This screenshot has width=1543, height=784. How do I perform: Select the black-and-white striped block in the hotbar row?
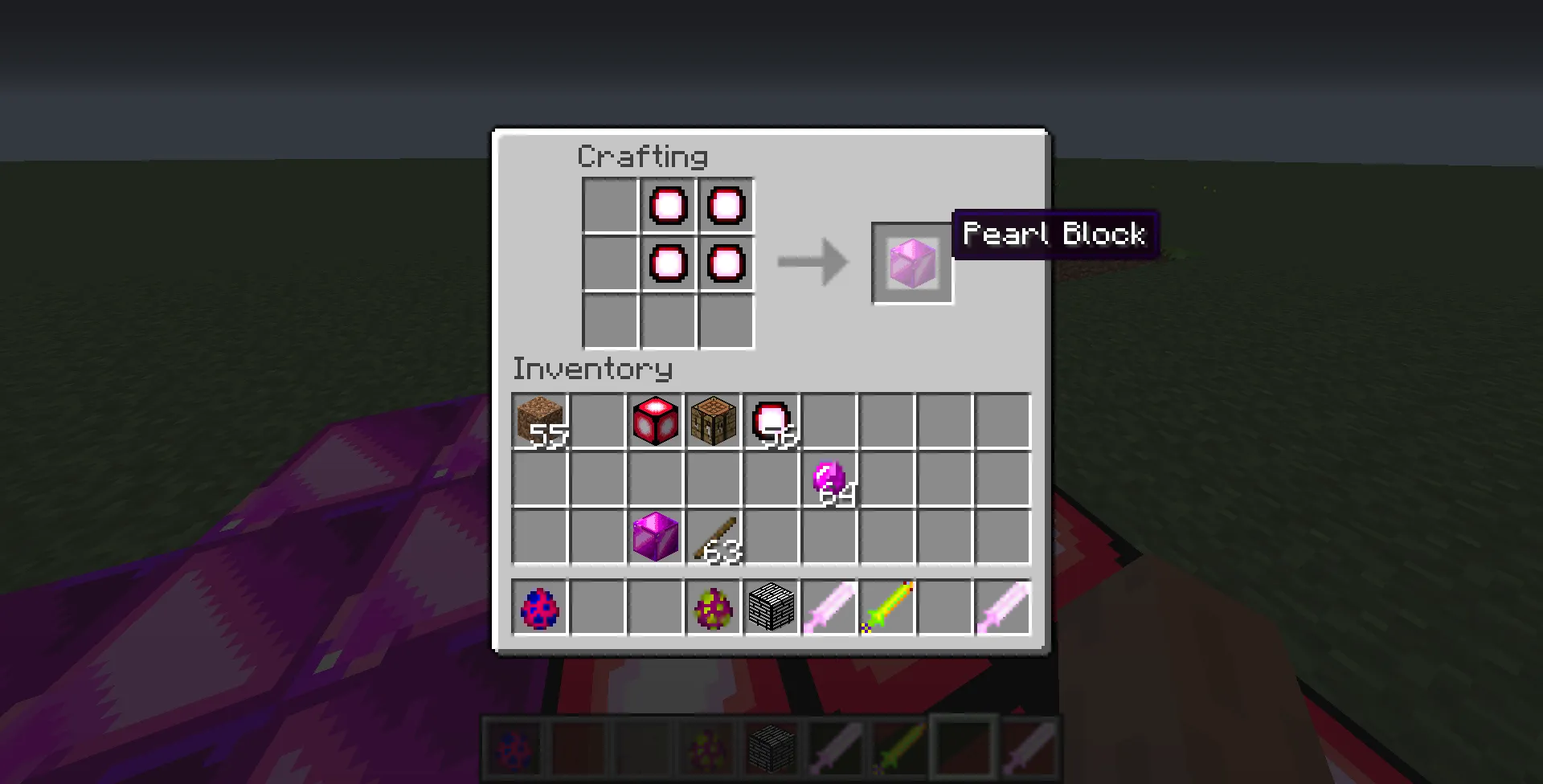pyautogui.click(x=771, y=608)
